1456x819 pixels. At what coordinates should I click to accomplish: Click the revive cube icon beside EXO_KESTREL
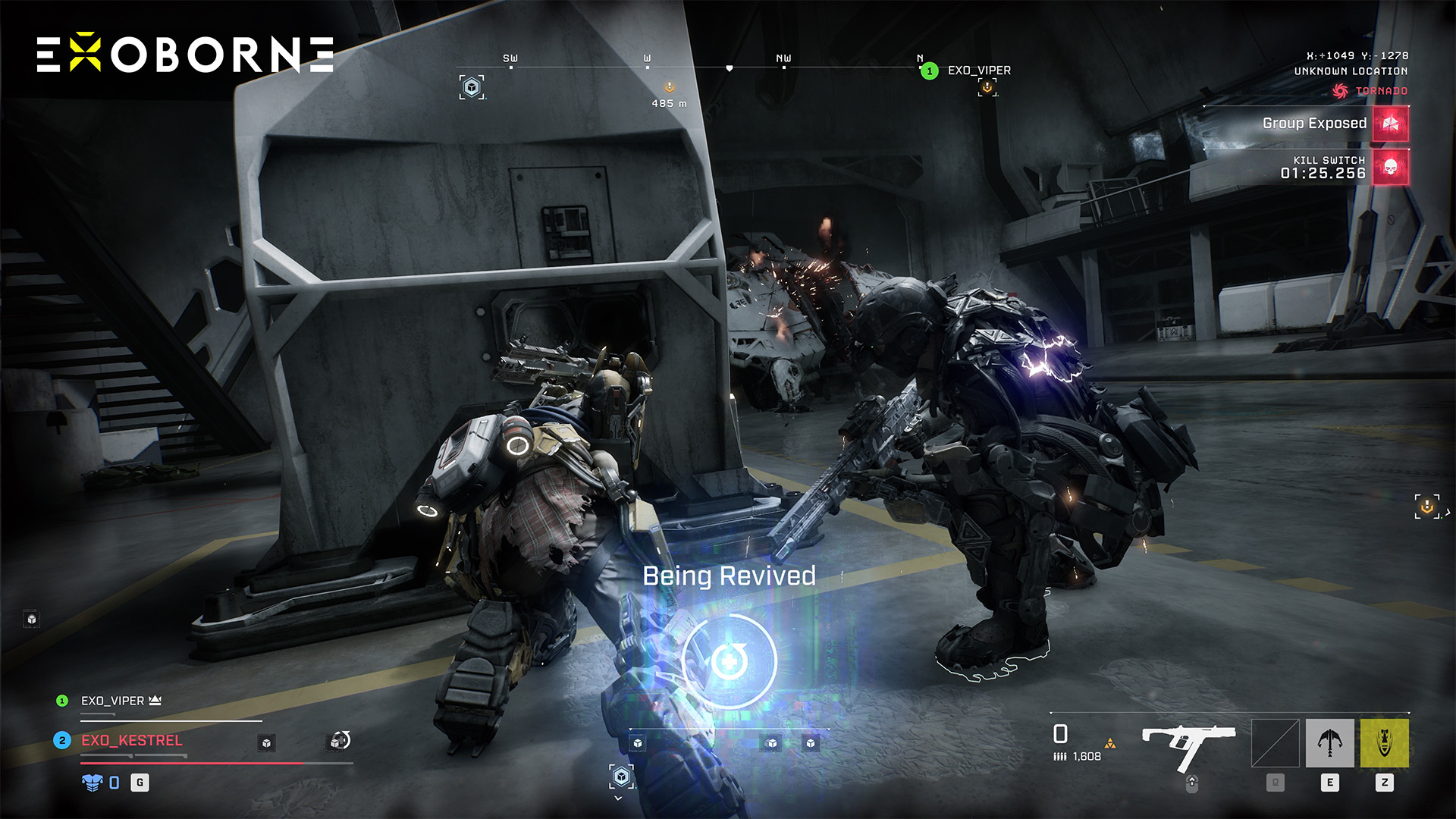[340, 741]
